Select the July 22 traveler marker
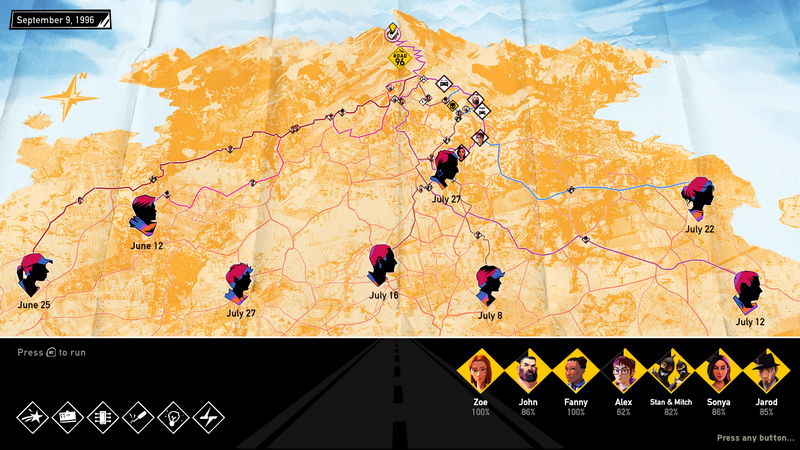Screen dimensions: 800x450 [698, 199]
